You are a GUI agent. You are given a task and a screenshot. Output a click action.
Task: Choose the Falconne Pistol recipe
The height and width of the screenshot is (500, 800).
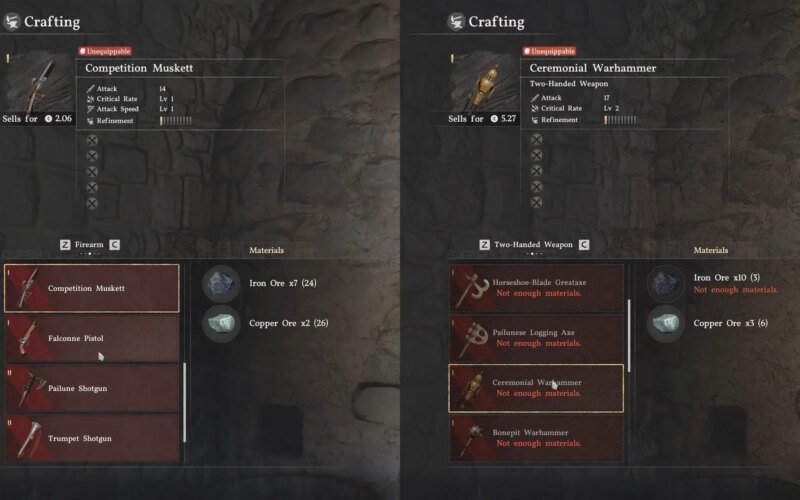click(x=92, y=338)
